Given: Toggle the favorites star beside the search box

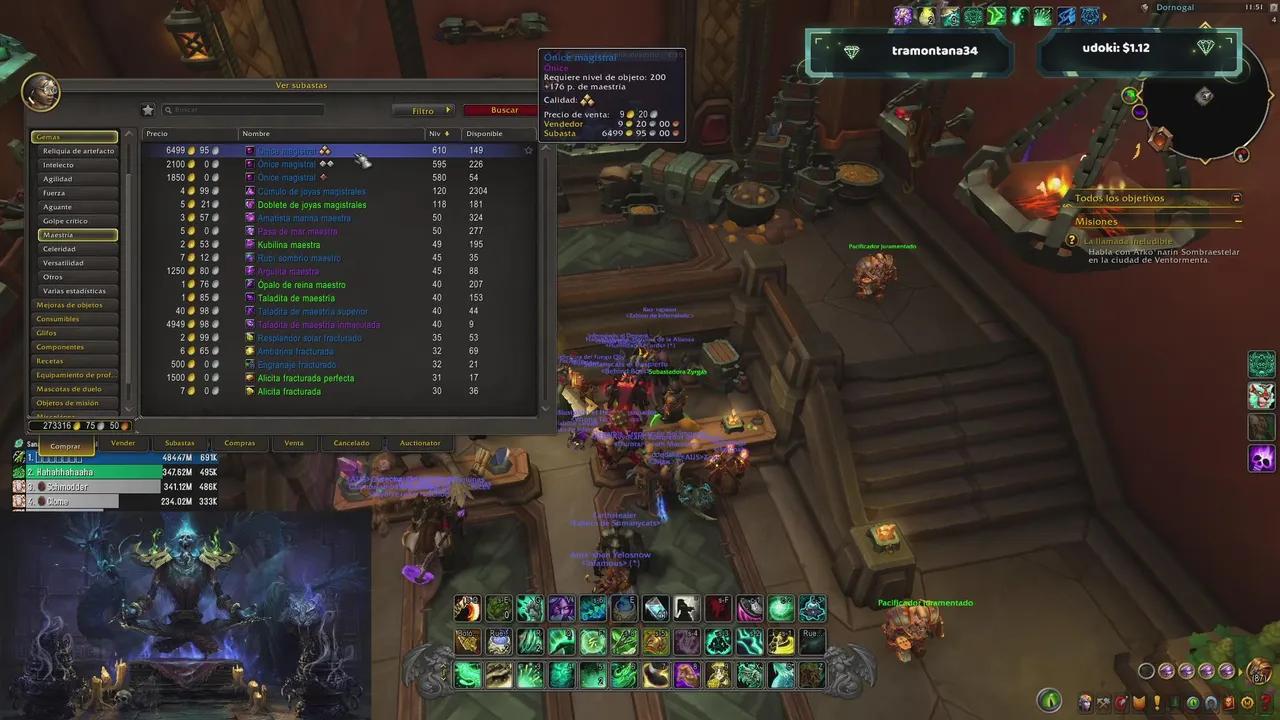Looking at the screenshot, I should point(148,110).
